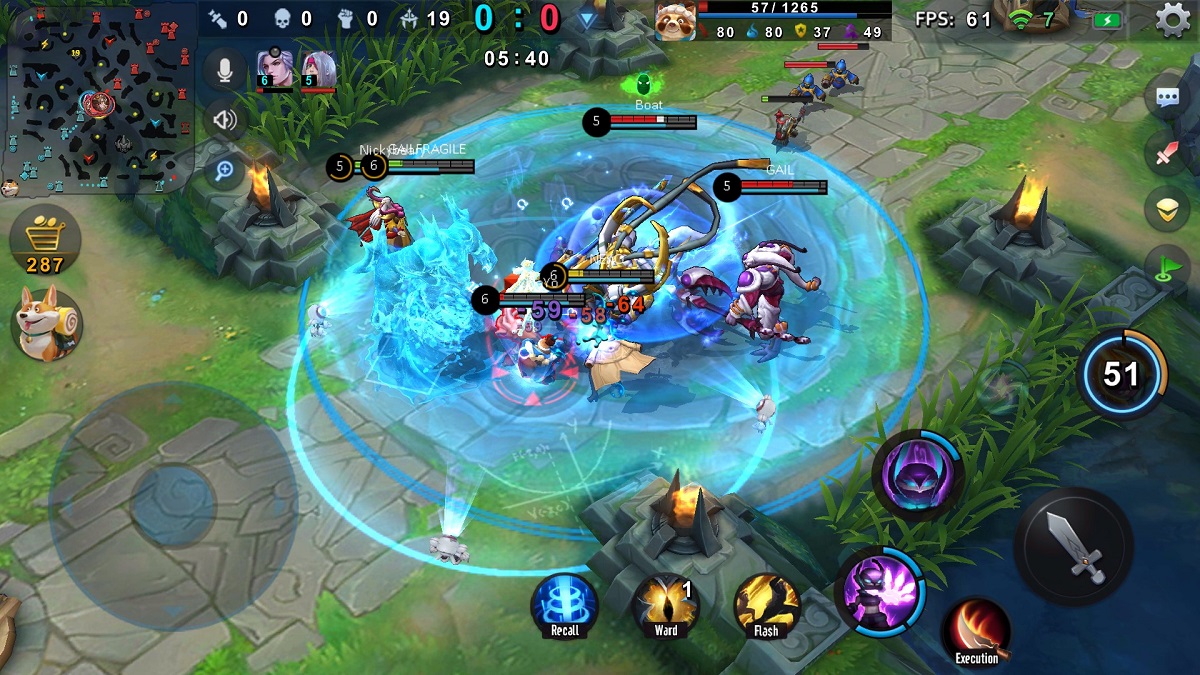This screenshot has width=1200, height=675.
Task: Click the minimap
Action: pos(98,97)
